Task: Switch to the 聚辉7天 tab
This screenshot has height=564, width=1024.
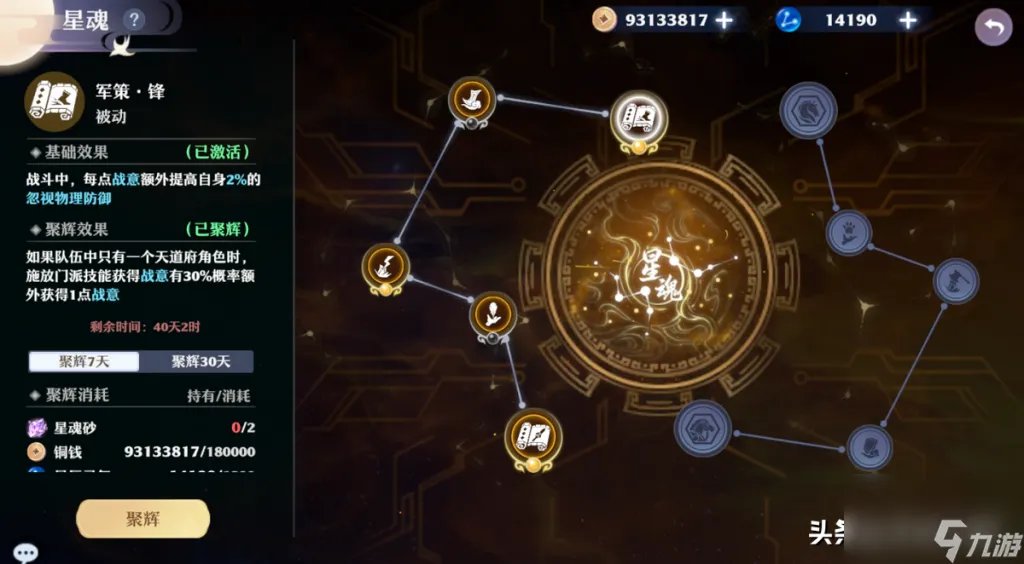Action: pos(84,361)
